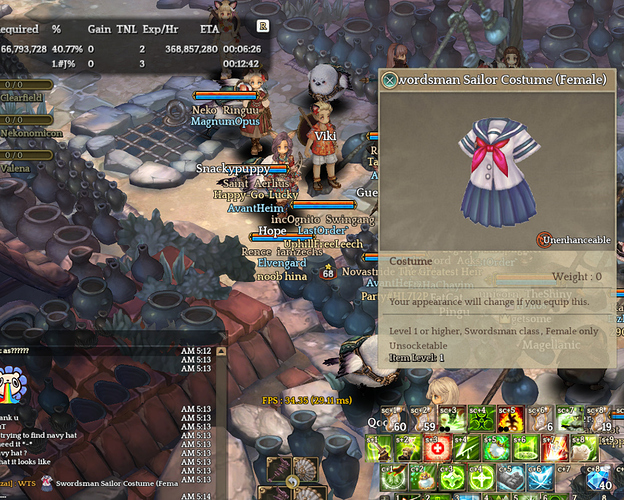Select party member Nekonomicon's frame
This screenshot has width=624, height=500.
pos(30,133)
